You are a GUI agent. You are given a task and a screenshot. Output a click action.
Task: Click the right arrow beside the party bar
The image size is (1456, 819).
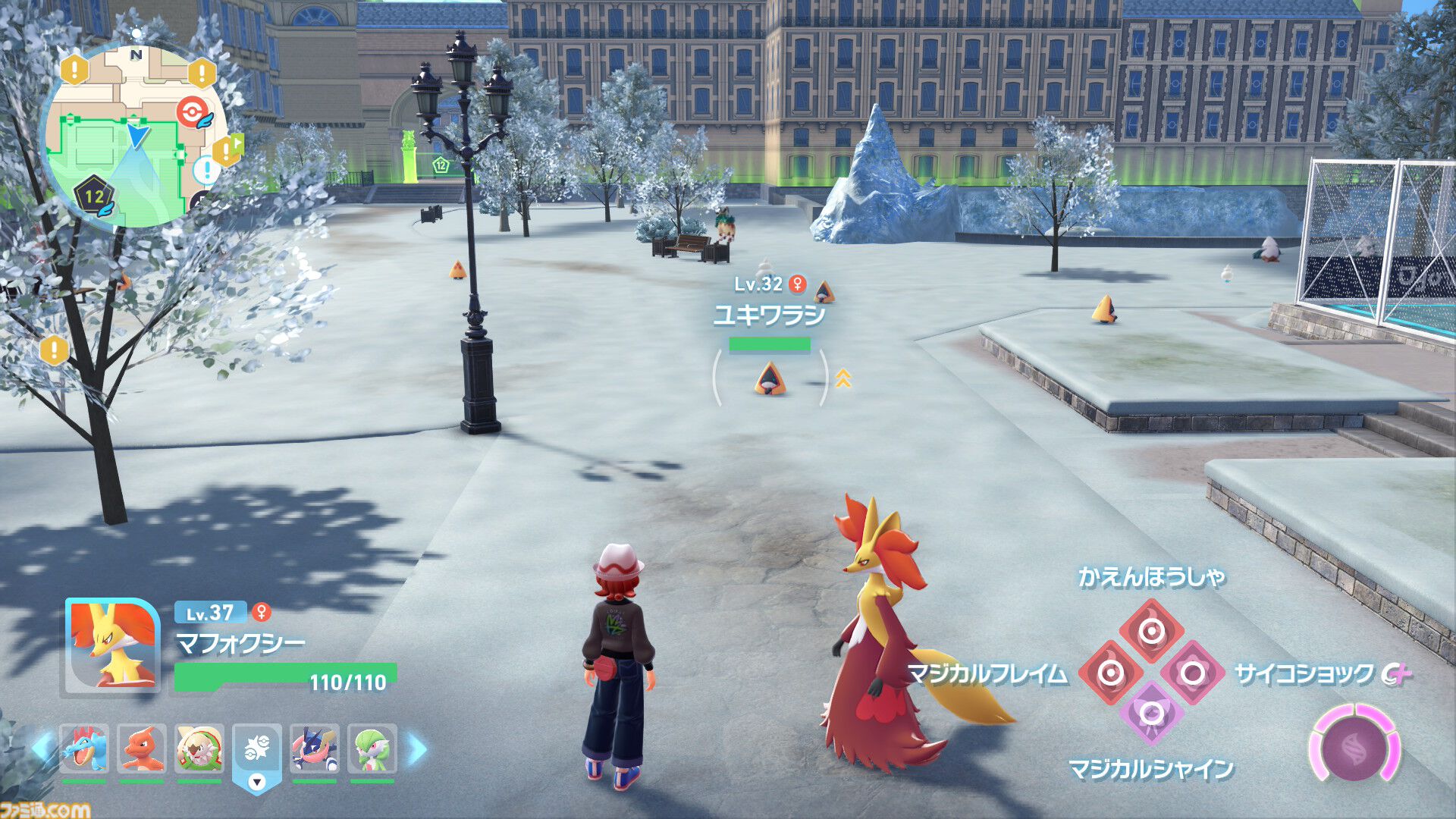[418, 749]
